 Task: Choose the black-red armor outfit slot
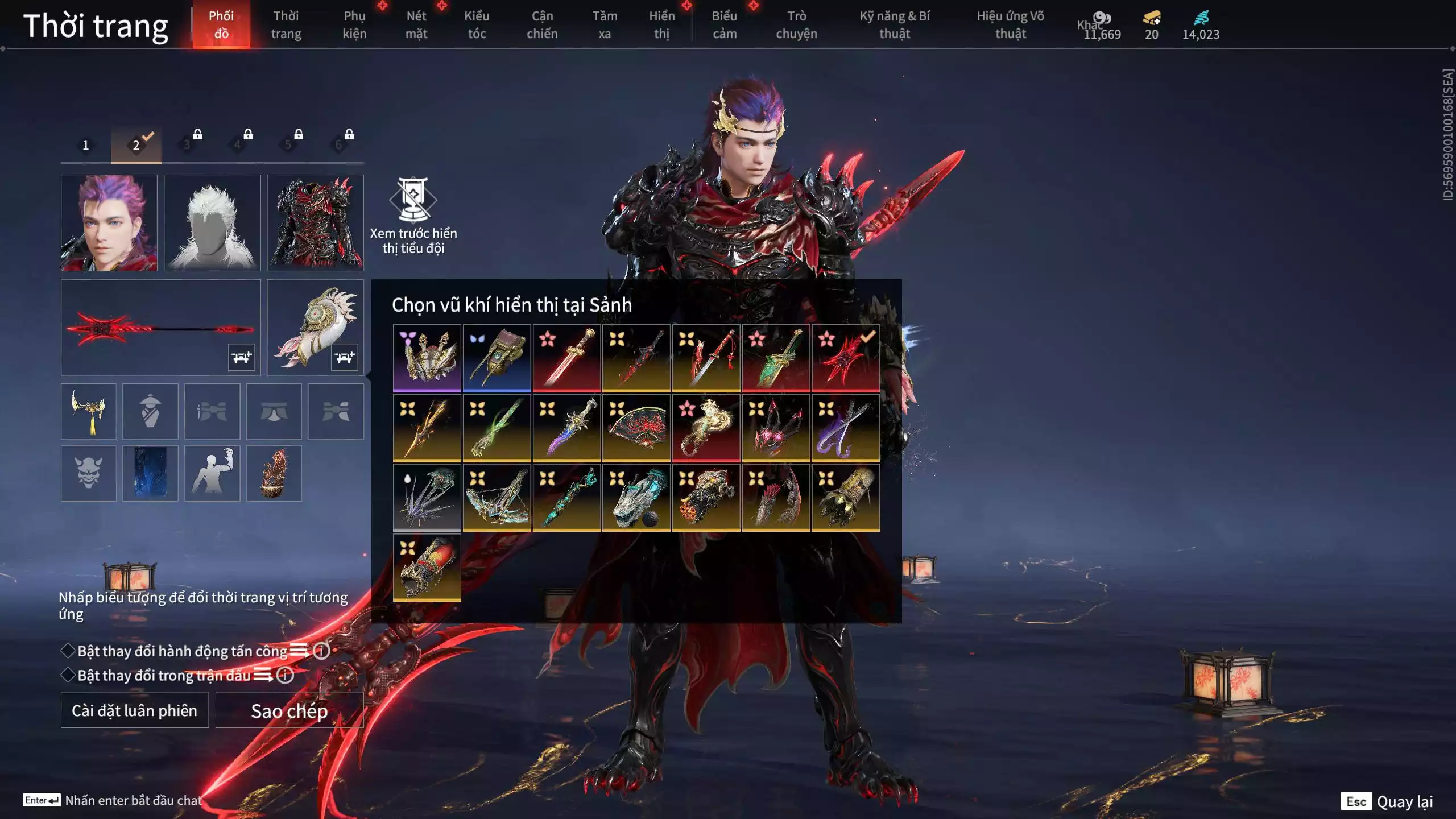[x=315, y=222]
